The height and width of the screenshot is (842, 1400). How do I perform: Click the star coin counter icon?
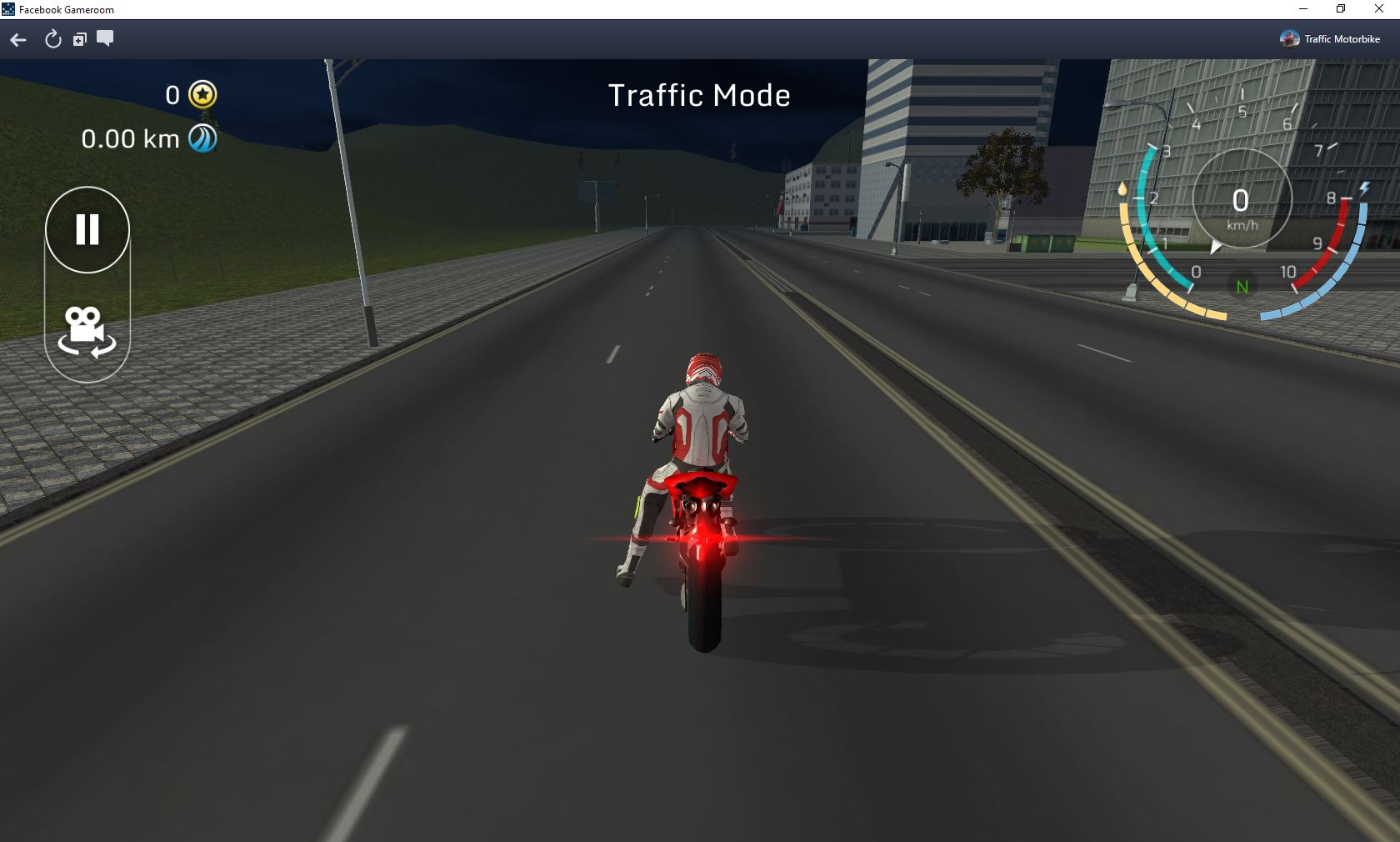(x=200, y=95)
